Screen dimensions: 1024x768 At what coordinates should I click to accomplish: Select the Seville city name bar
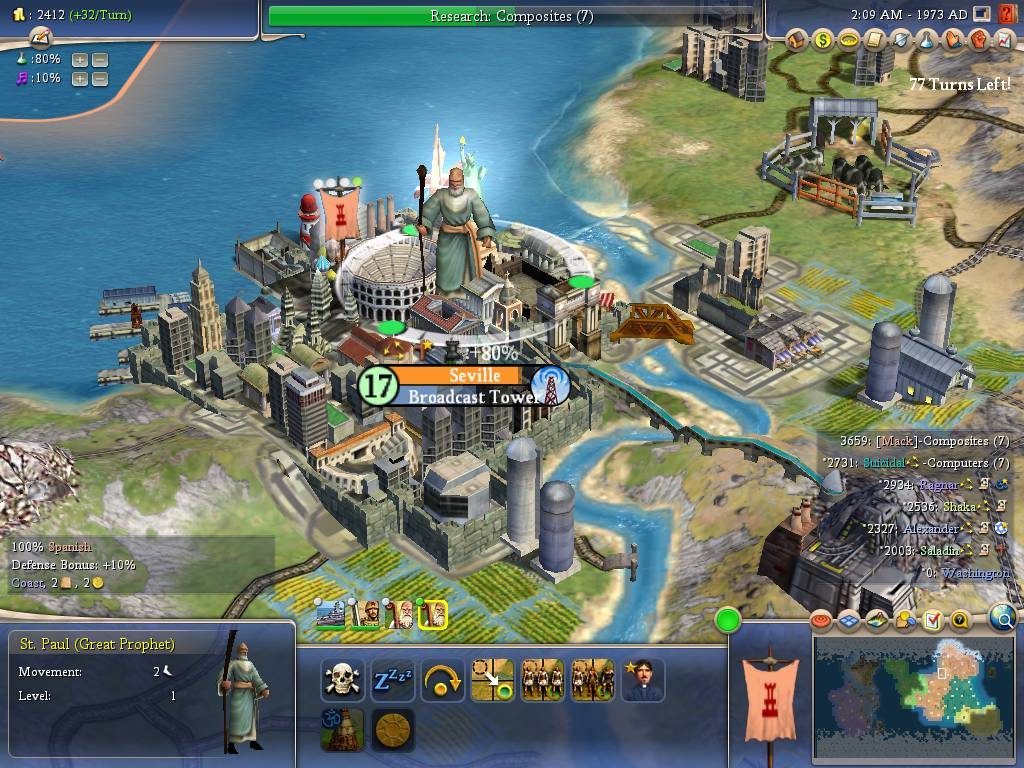point(459,376)
